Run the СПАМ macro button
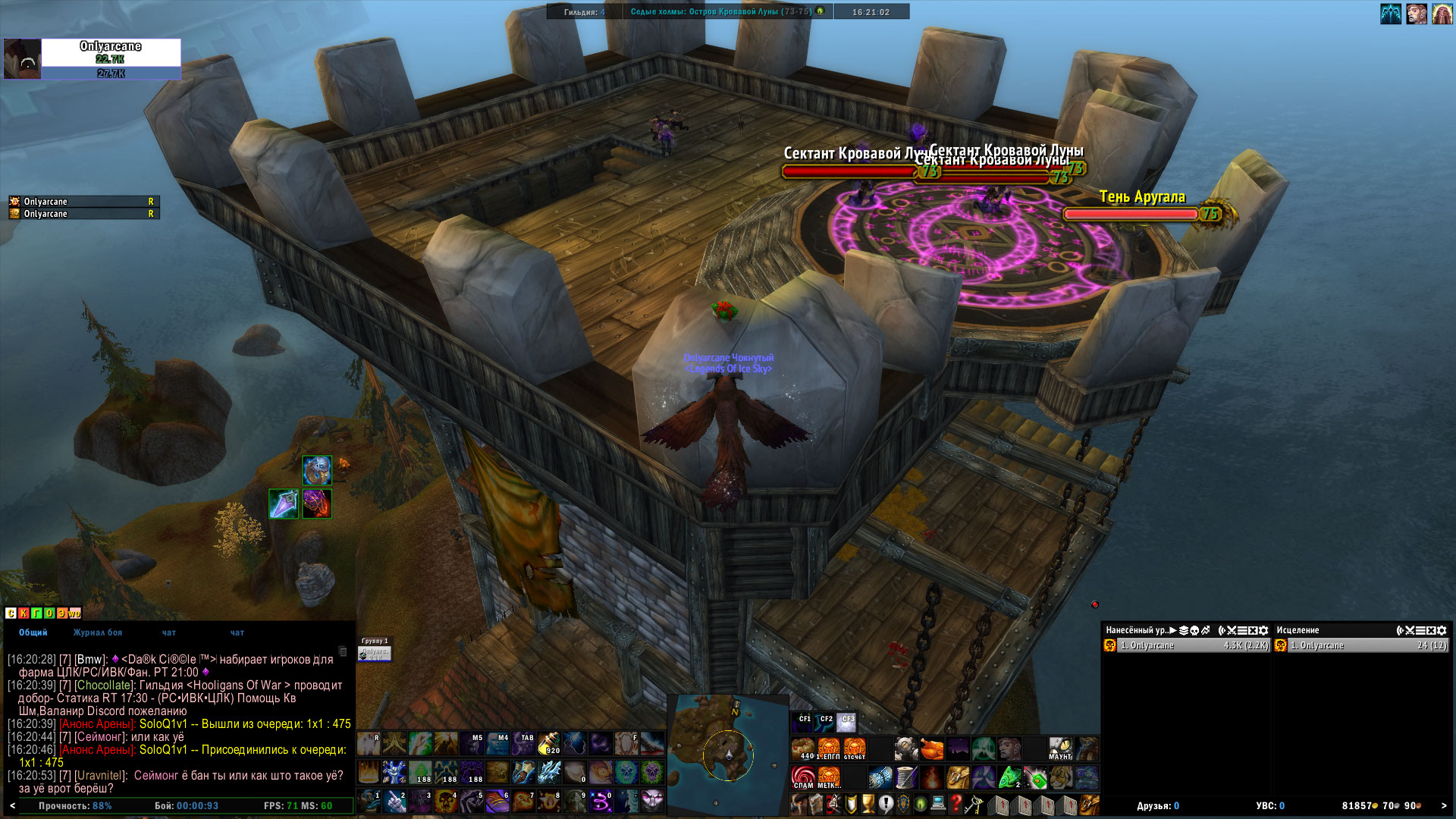1456x819 pixels. pyautogui.click(x=803, y=777)
